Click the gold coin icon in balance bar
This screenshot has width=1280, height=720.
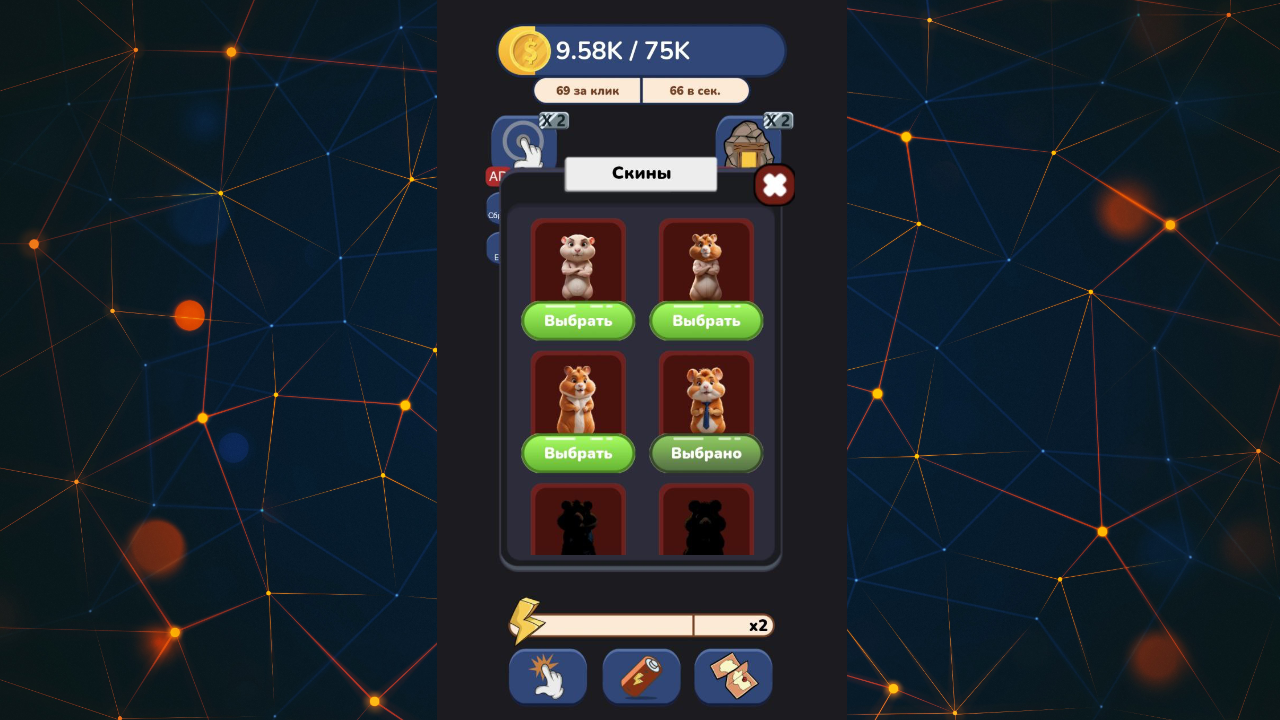click(527, 49)
